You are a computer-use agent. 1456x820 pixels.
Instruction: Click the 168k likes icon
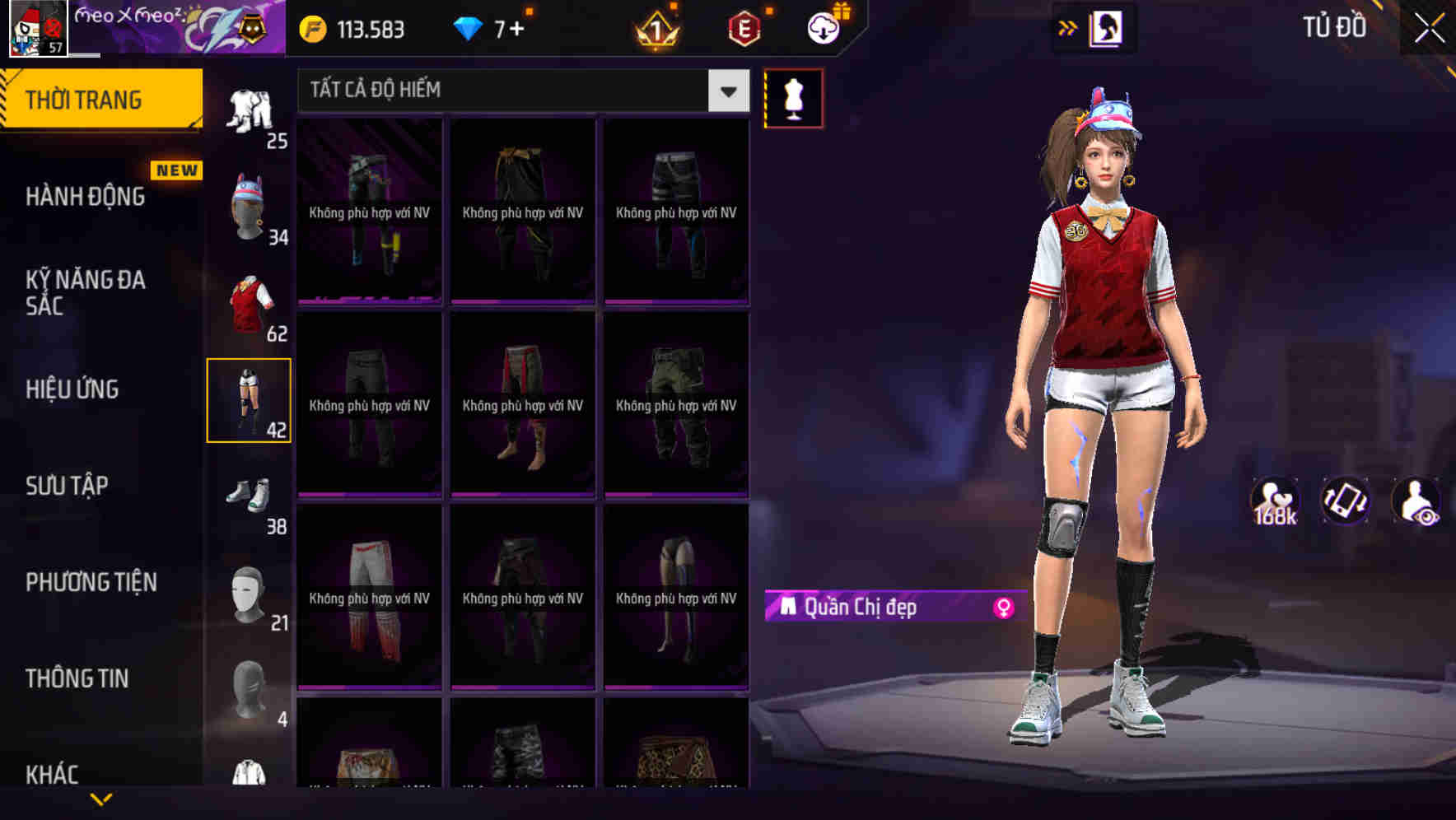tap(1275, 501)
